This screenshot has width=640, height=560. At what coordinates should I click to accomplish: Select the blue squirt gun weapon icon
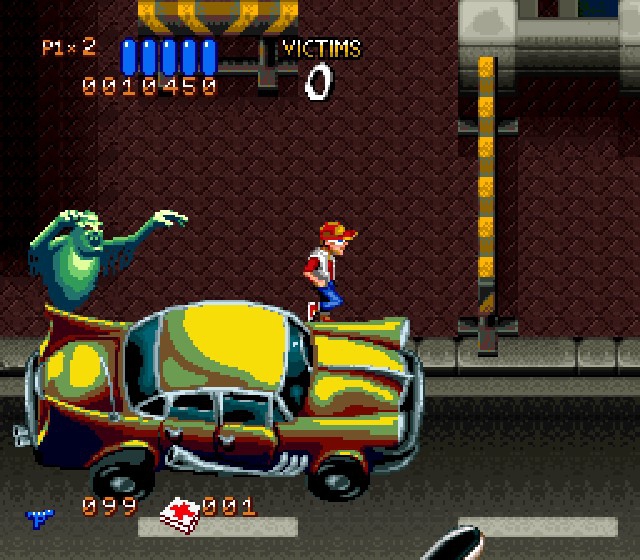[x=40, y=516]
